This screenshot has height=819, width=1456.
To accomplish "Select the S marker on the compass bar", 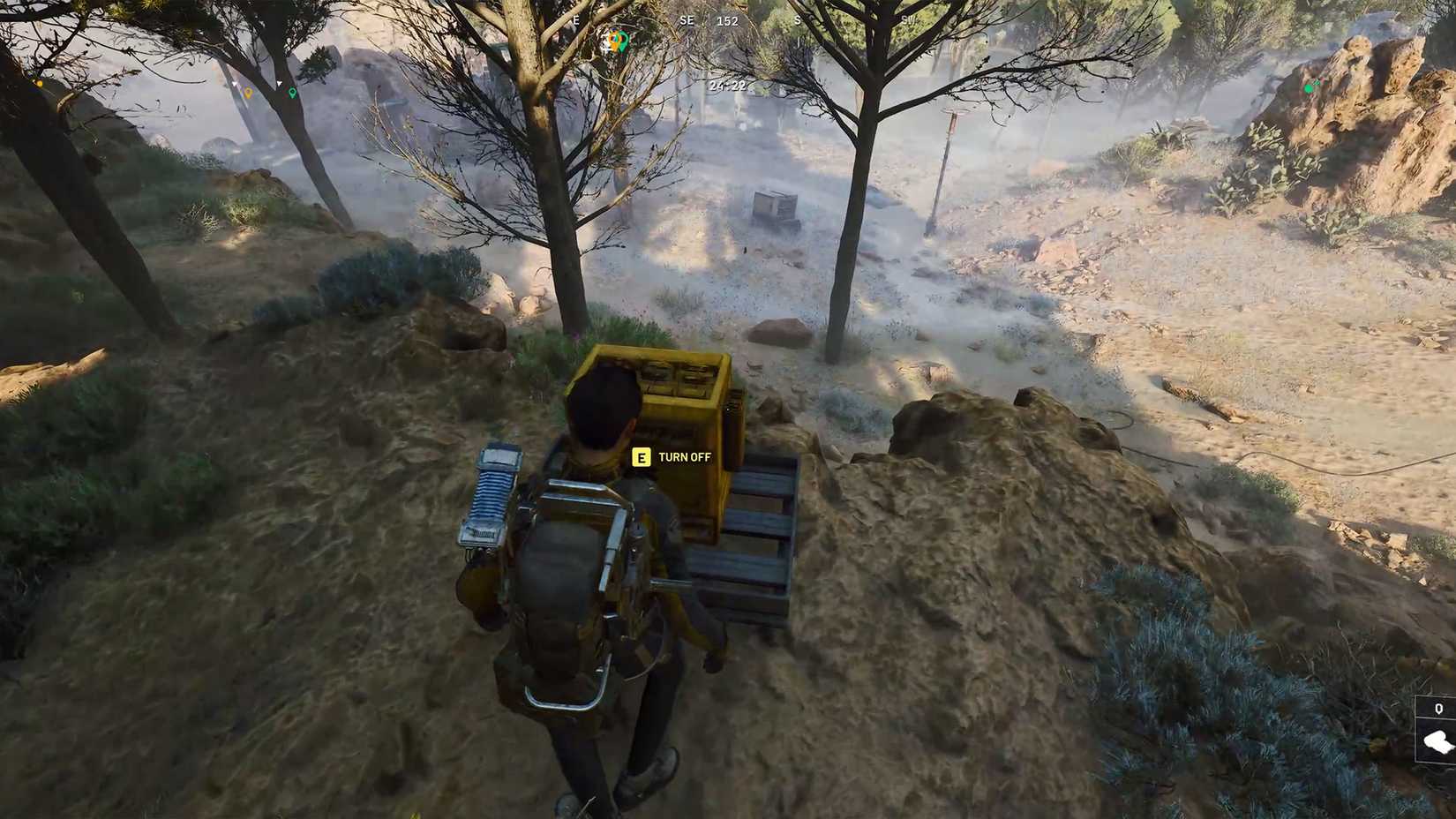I will [799, 19].
